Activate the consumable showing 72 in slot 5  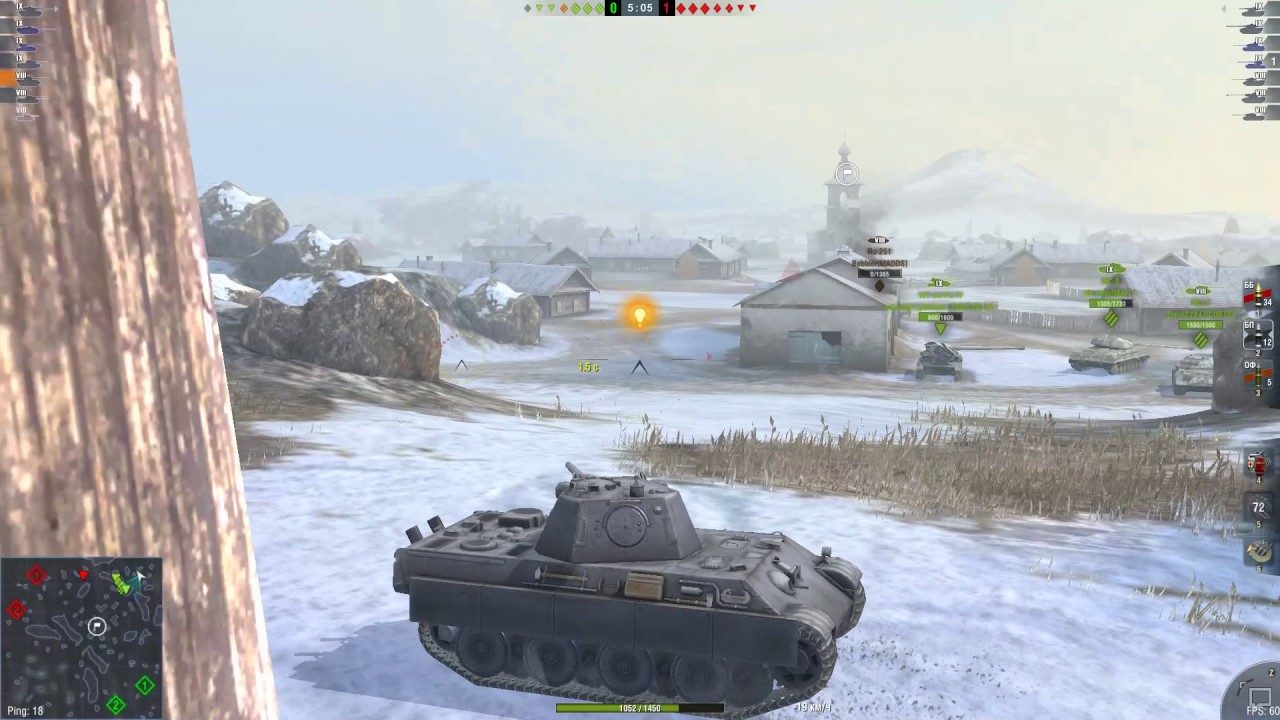click(x=1257, y=508)
